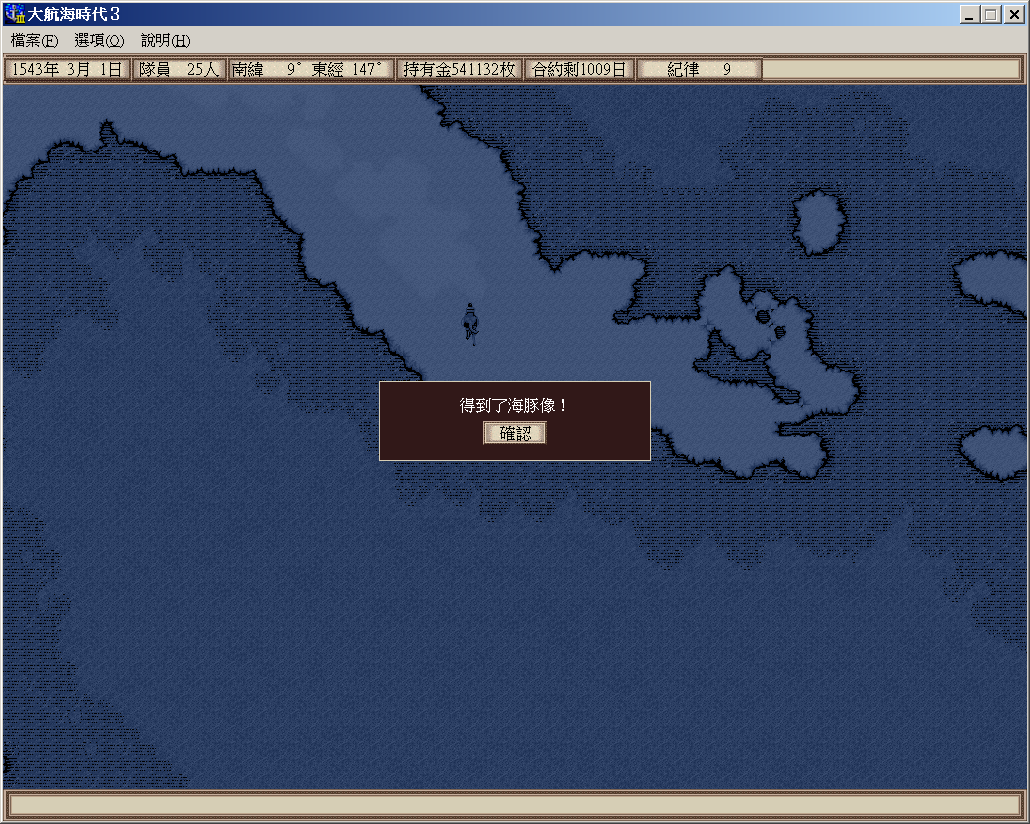Open the 檔案 (File) menu

[34, 41]
